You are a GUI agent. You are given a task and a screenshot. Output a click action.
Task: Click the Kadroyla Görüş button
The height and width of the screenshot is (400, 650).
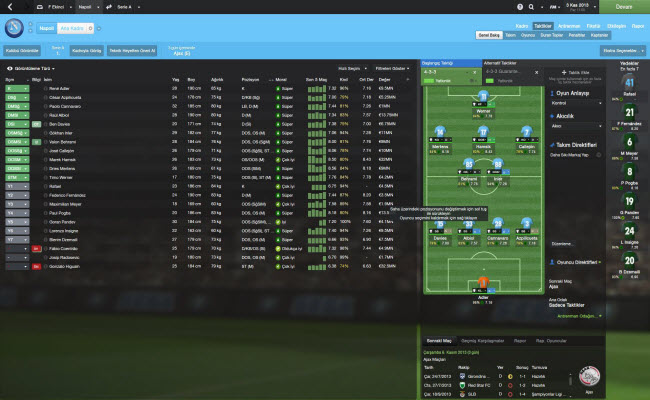point(88,49)
